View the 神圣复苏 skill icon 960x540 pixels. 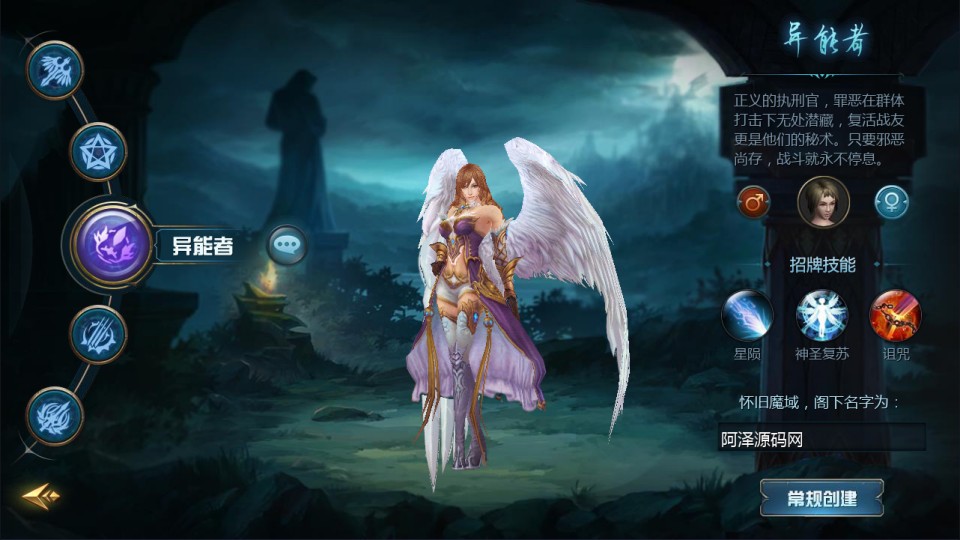tap(822, 315)
